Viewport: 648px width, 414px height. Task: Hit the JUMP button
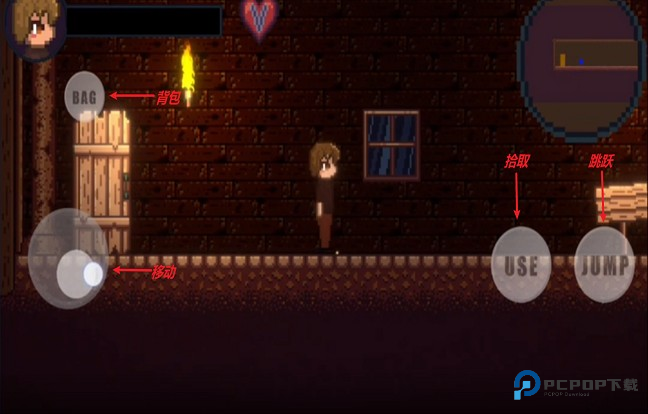point(604,265)
